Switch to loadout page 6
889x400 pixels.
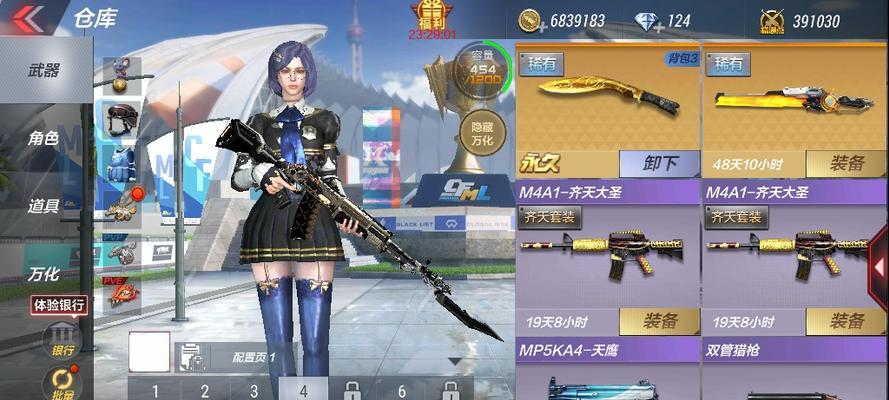(x=402, y=390)
